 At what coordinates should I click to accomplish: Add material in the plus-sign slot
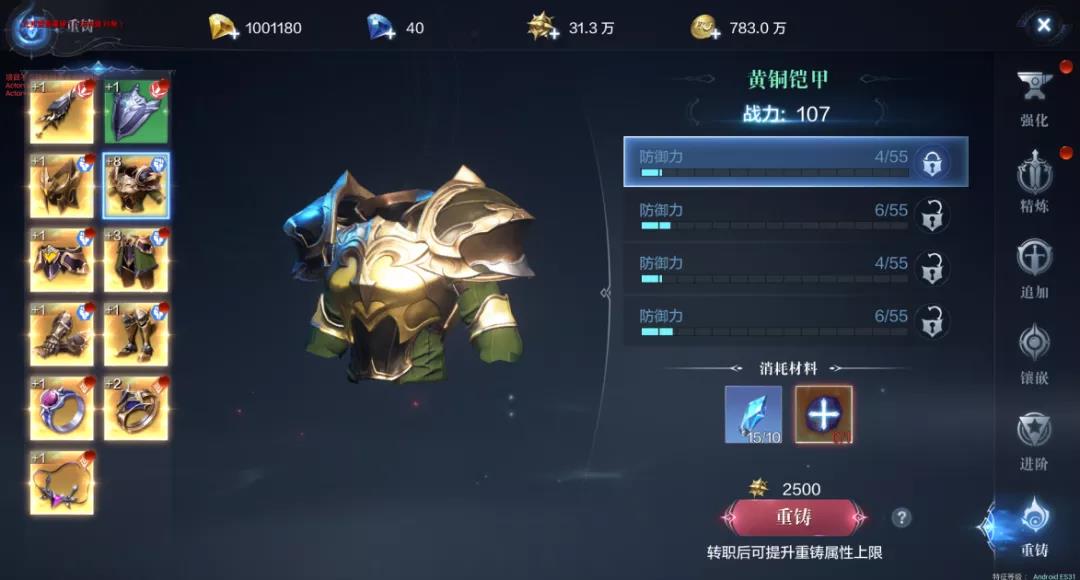(x=823, y=414)
